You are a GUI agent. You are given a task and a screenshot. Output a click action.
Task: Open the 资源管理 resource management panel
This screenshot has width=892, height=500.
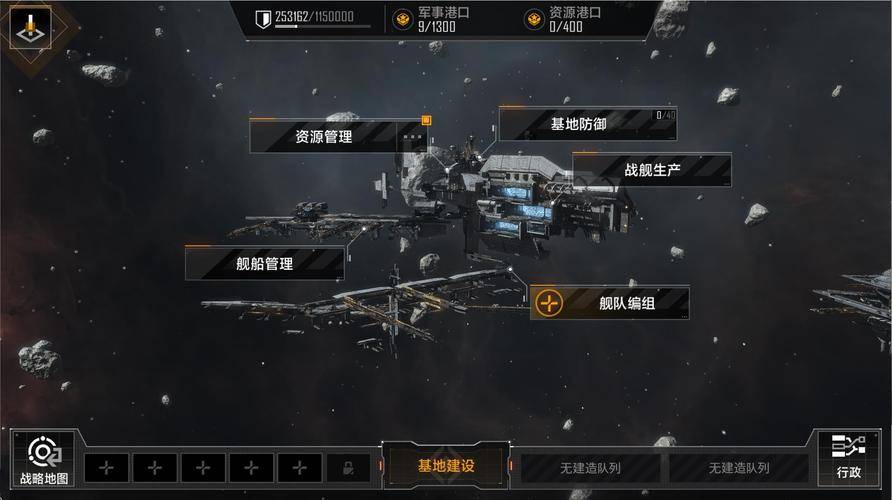pyautogui.click(x=324, y=136)
